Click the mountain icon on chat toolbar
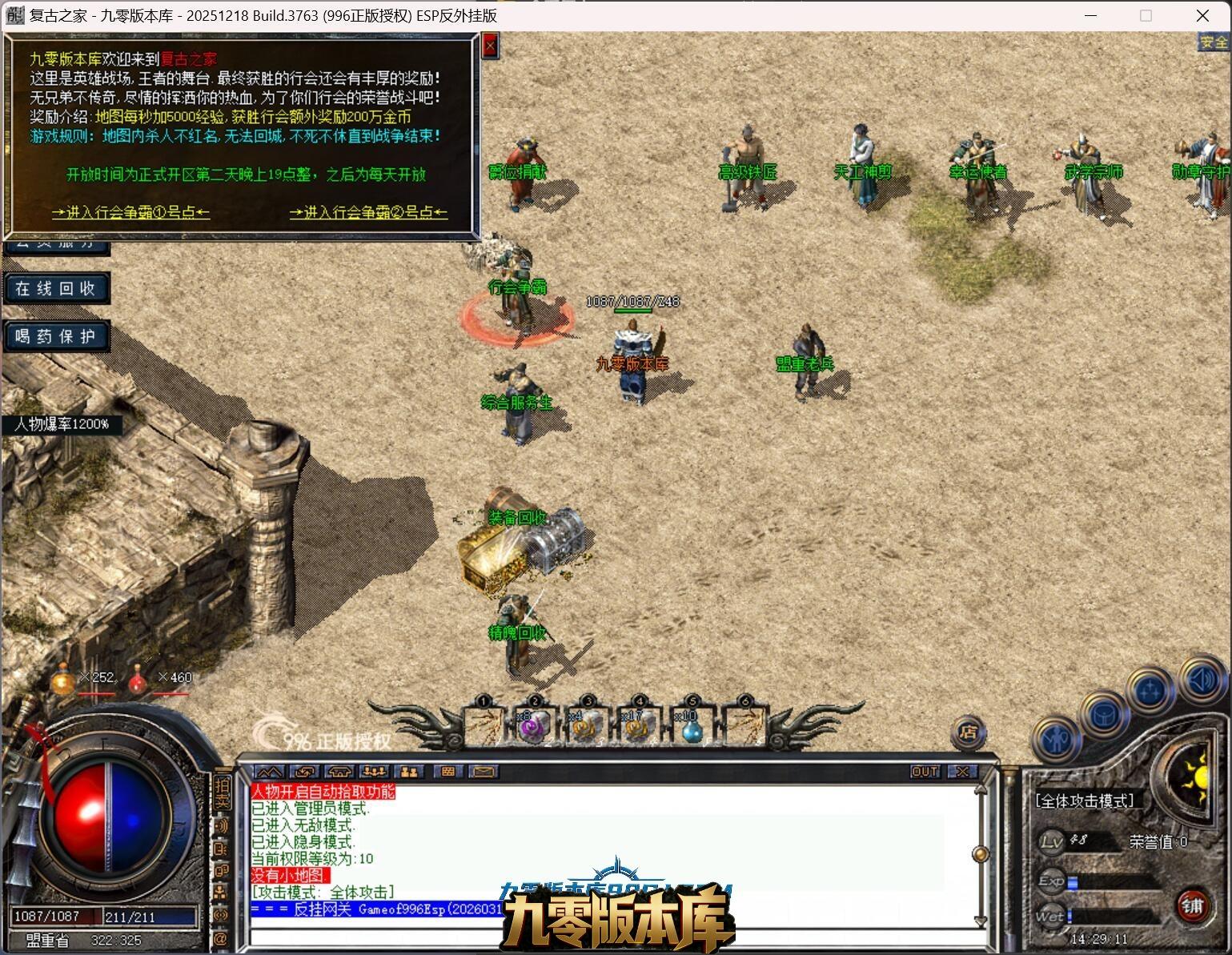The width and height of the screenshot is (1232, 955). [270, 772]
